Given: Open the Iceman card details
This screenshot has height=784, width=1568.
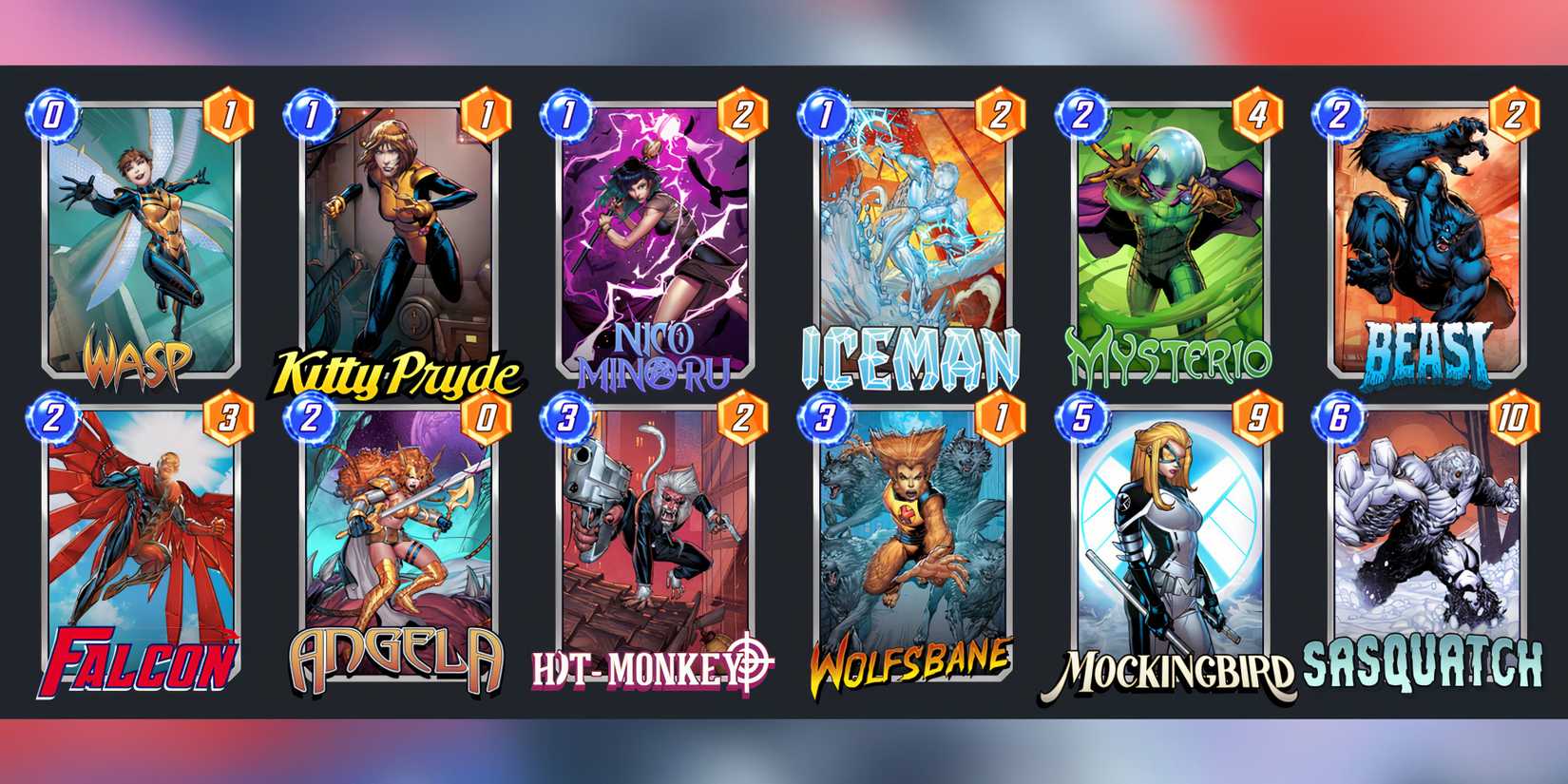Looking at the screenshot, I should [x=915, y=238].
